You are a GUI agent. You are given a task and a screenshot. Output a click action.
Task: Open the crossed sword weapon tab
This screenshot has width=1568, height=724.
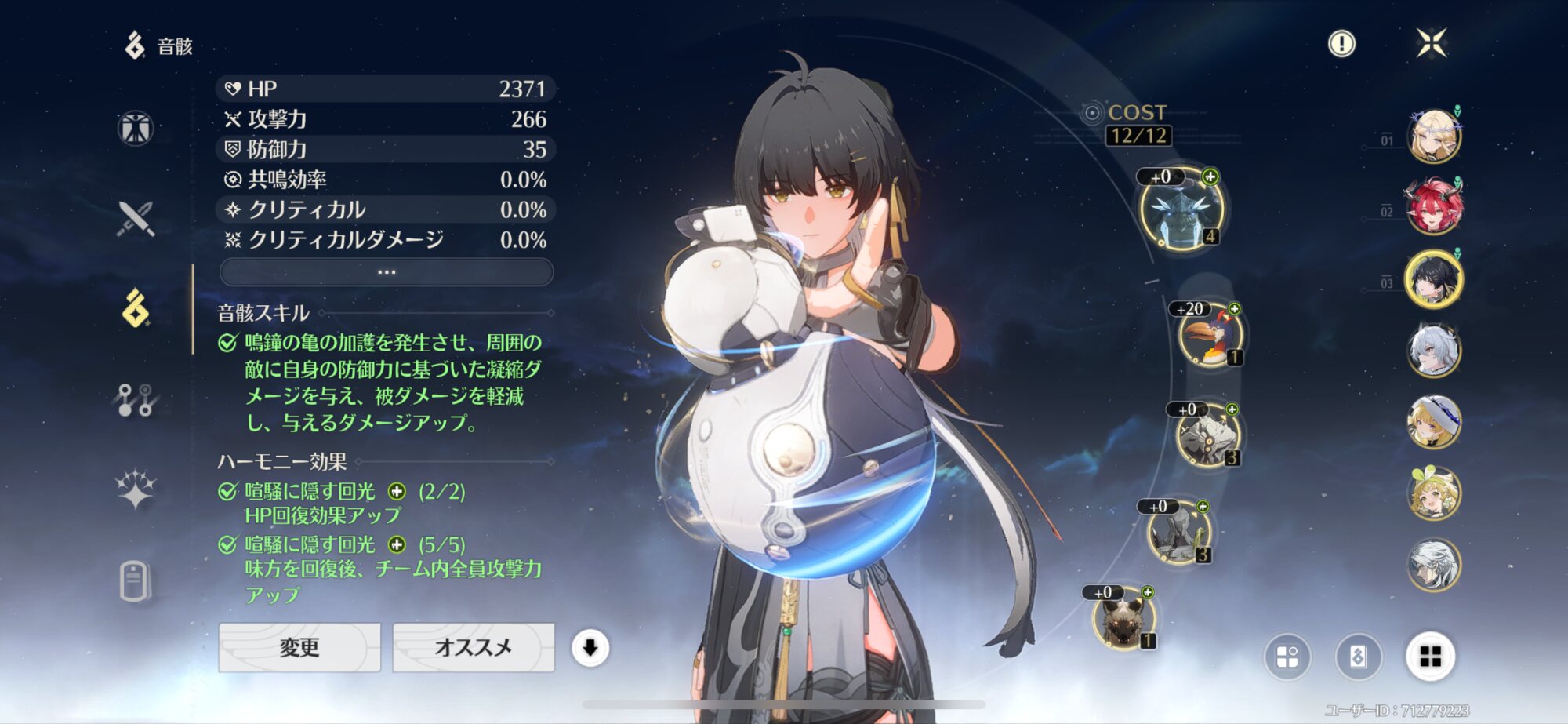click(136, 218)
